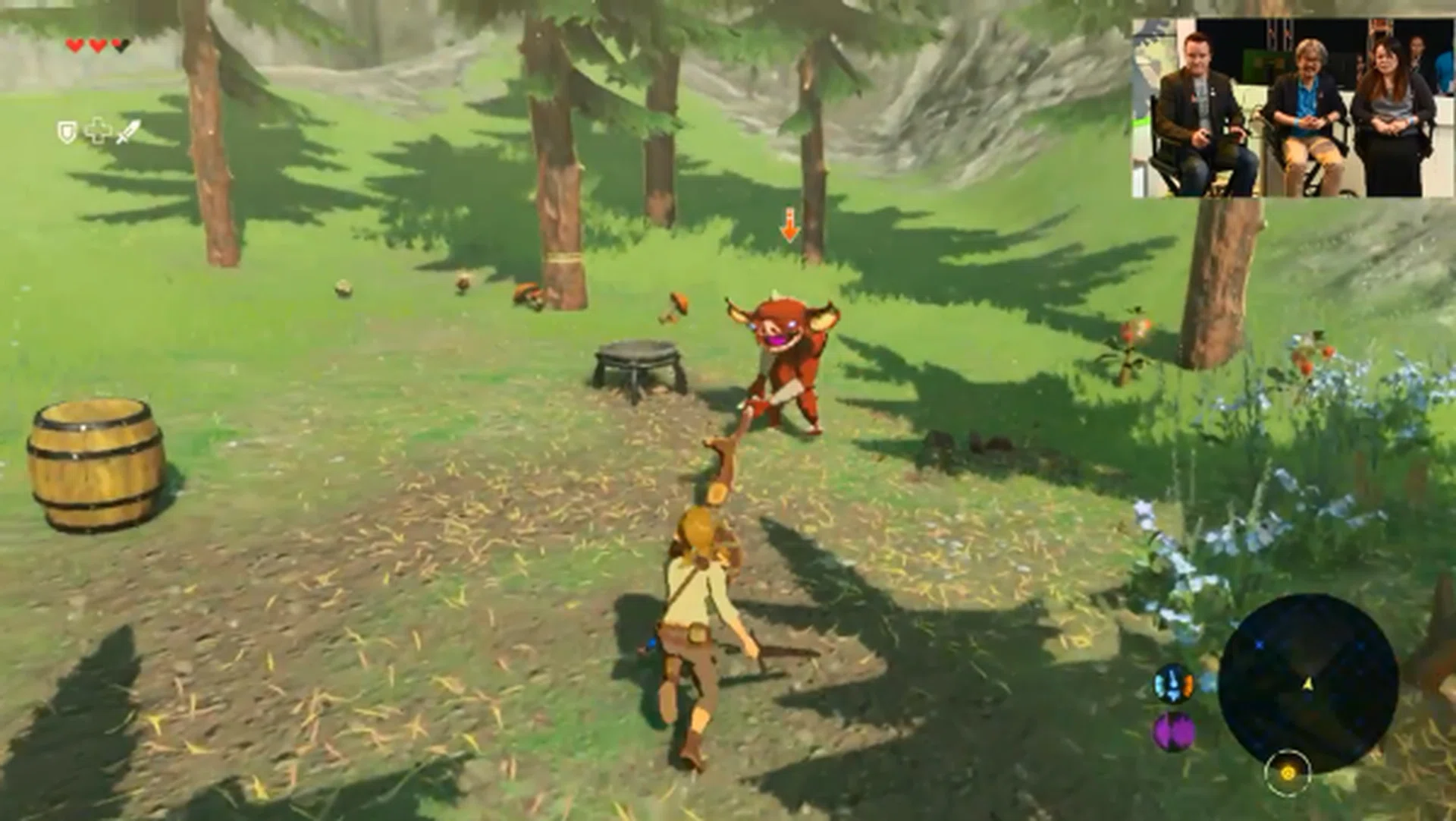Click the first full red heart
The width and height of the screenshot is (1456, 821).
coord(74,46)
